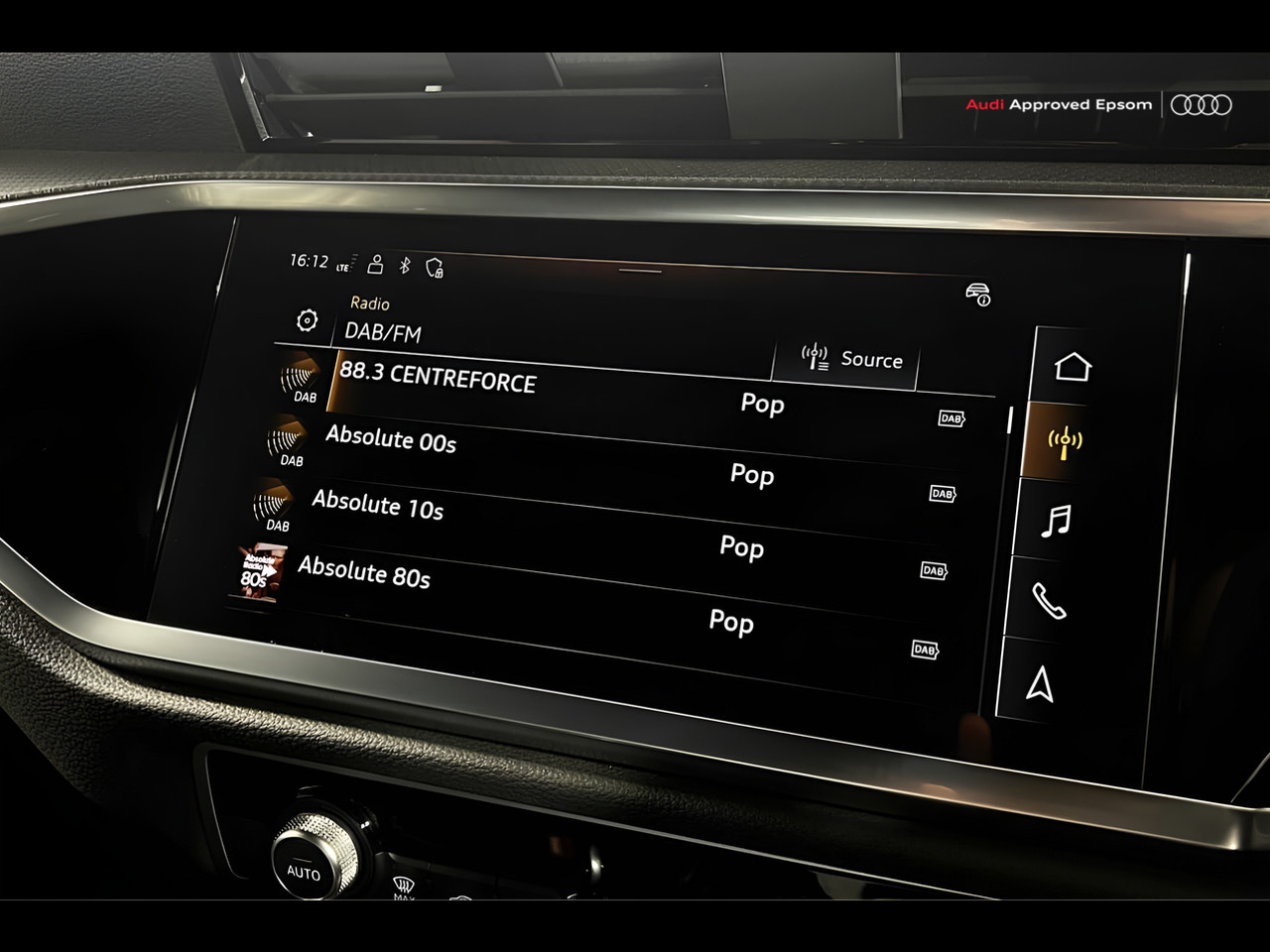Switch to the Media music note
This screenshot has height=952, width=1270.
tap(1057, 521)
